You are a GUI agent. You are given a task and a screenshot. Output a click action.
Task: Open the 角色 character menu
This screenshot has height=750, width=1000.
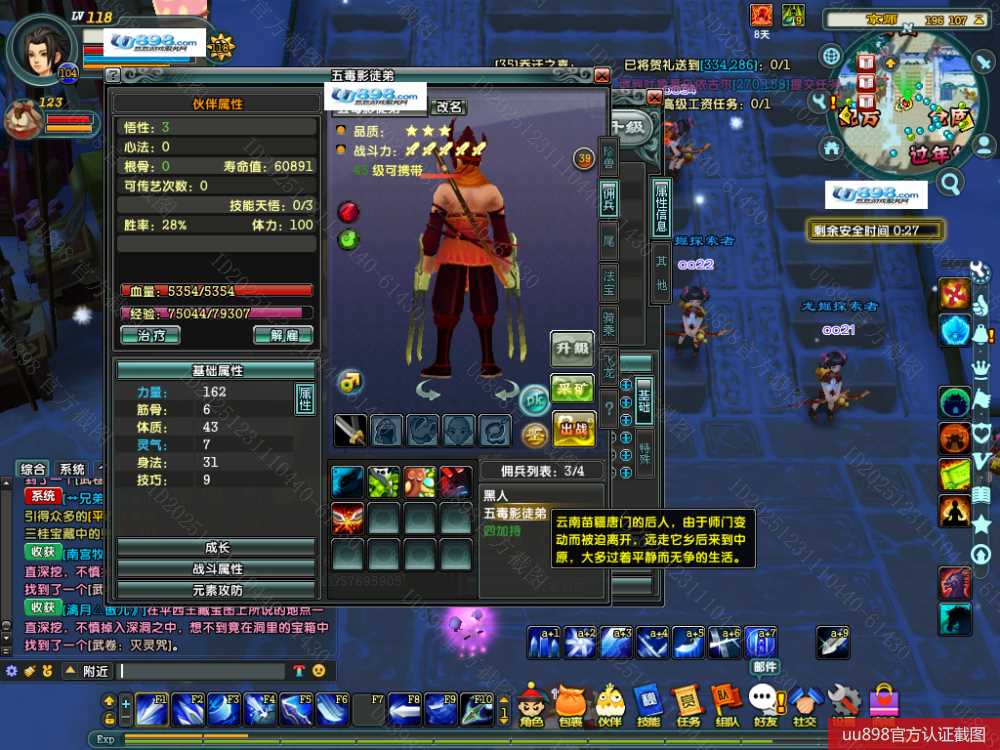pos(531,705)
